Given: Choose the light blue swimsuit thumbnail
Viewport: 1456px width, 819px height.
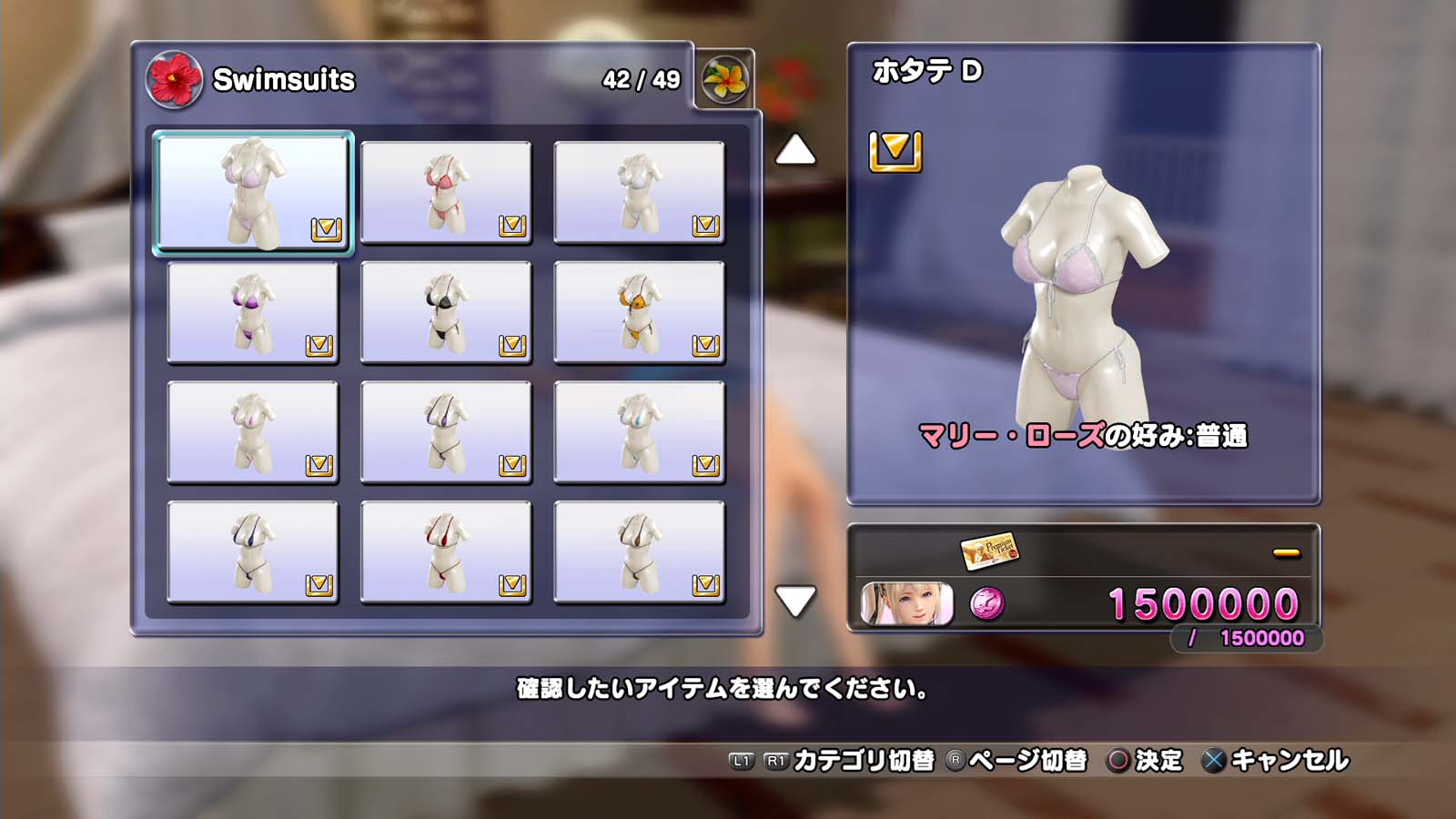Looking at the screenshot, I should point(639,432).
